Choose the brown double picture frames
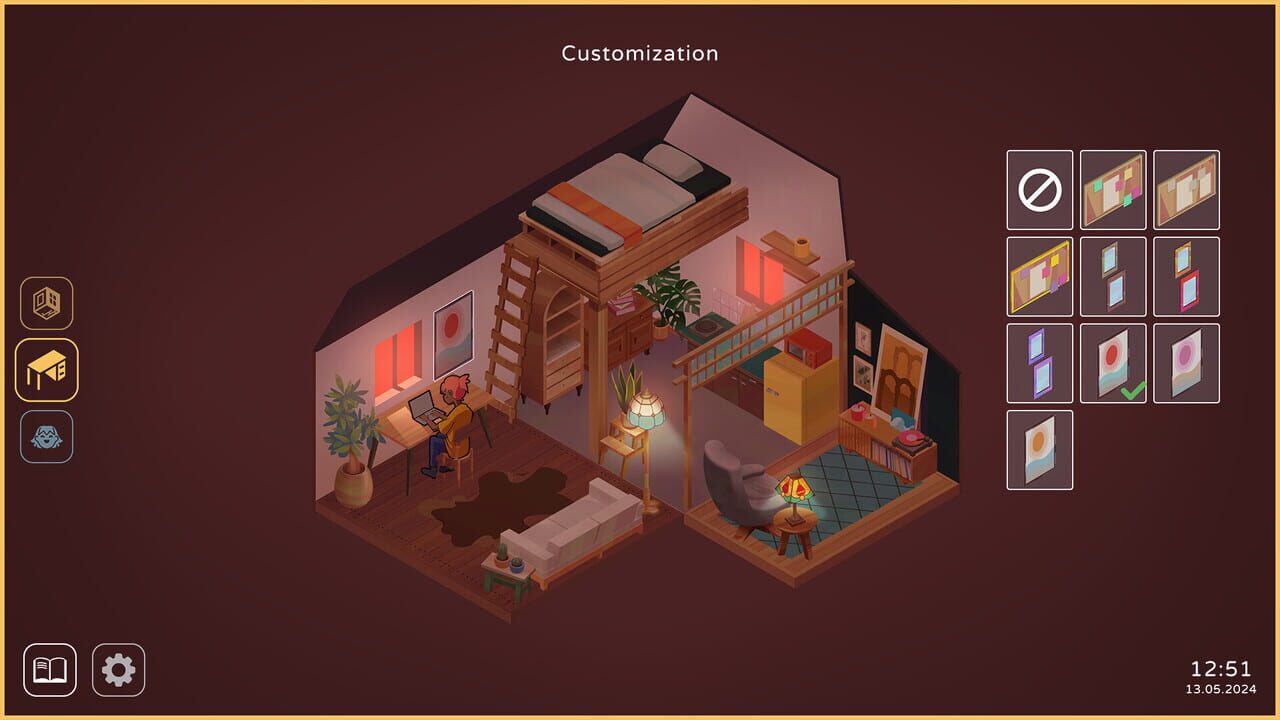1280x720 pixels. (x=1113, y=276)
